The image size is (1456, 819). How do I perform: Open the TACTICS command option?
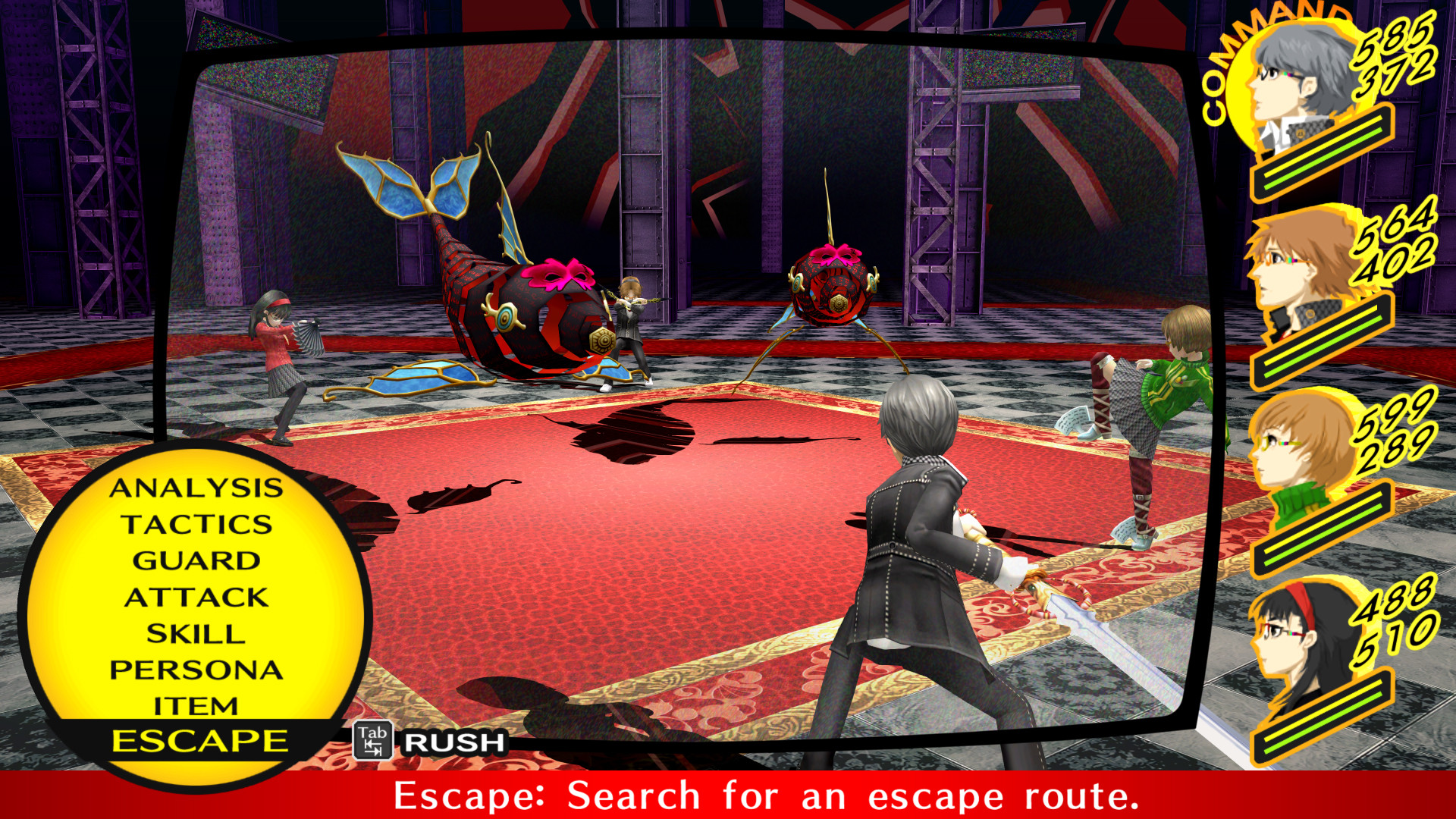click(x=199, y=526)
